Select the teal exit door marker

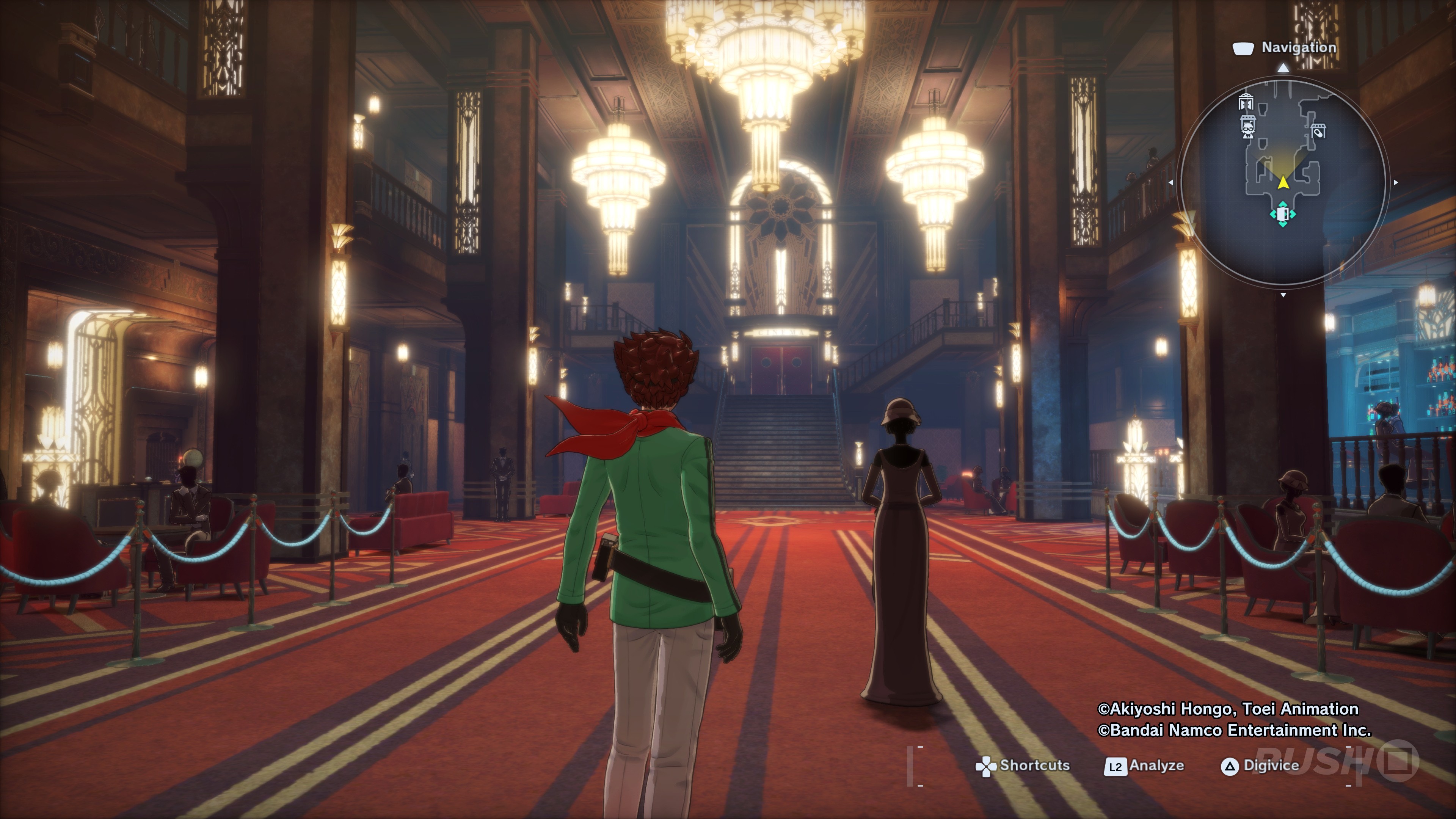pyautogui.click(x=1282, y=214)
